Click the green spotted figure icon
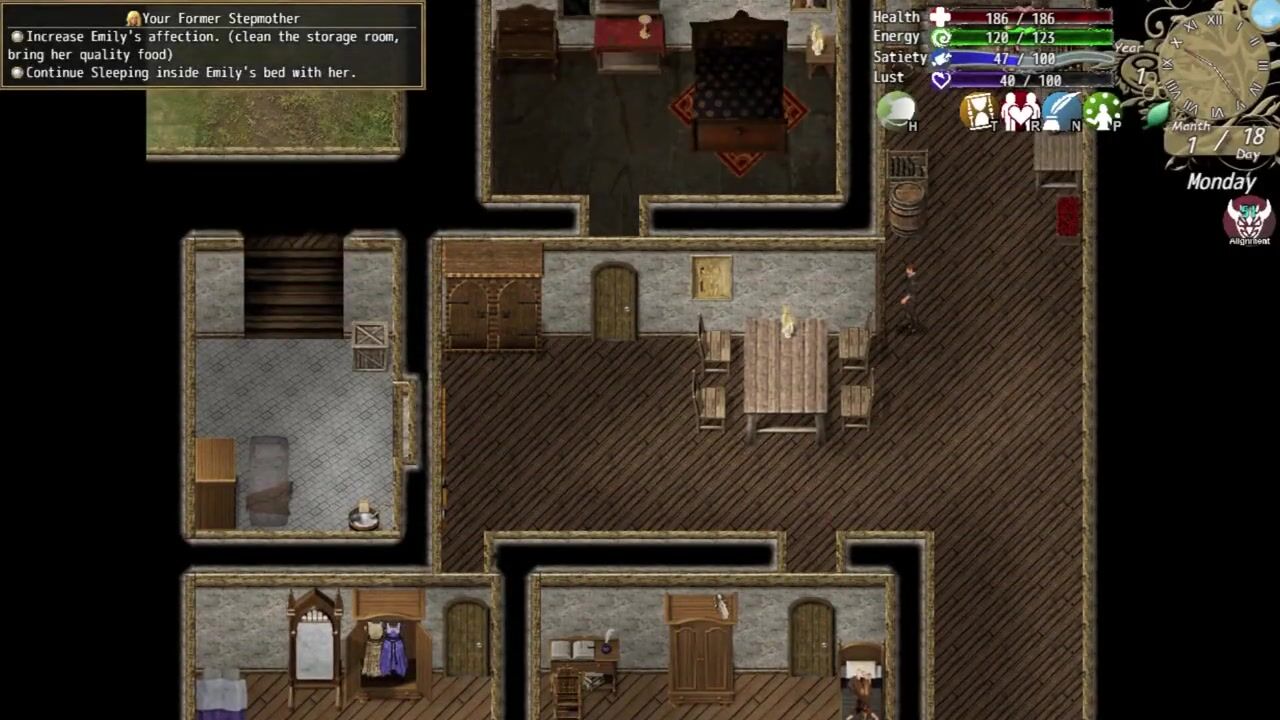This screenshot has width=1280, height=720. (x=1102, y=111)
